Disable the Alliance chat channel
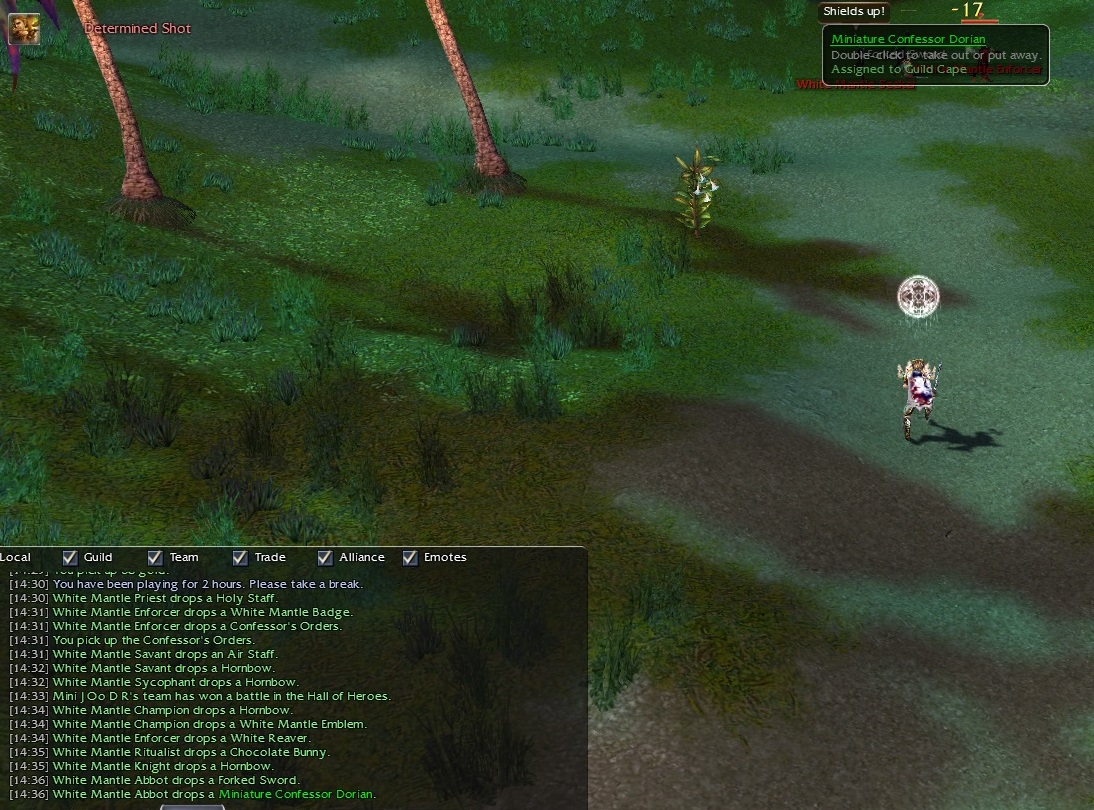 (325, 558)
